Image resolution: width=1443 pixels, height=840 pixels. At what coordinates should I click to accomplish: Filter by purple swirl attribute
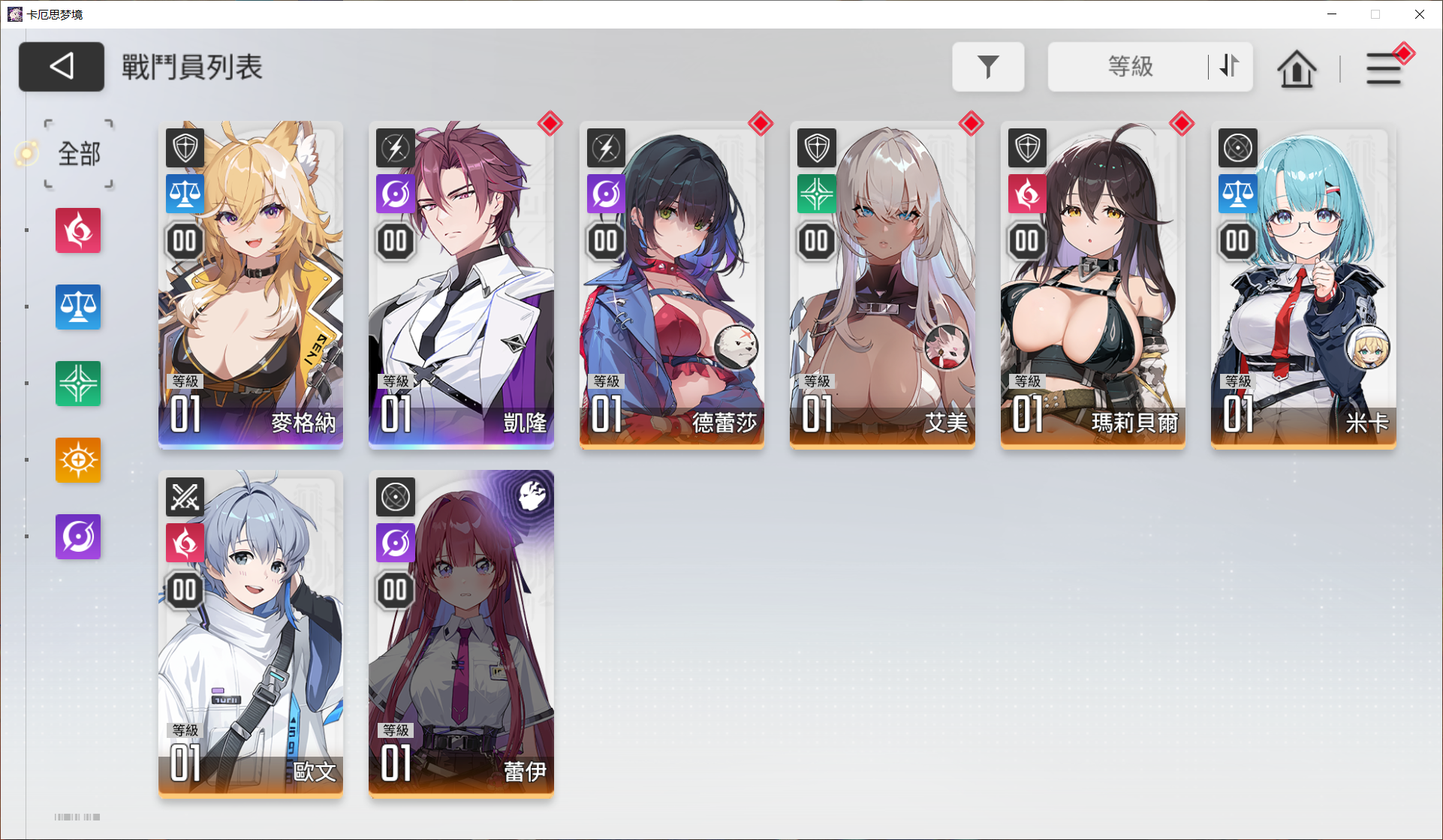pos(78,537)
